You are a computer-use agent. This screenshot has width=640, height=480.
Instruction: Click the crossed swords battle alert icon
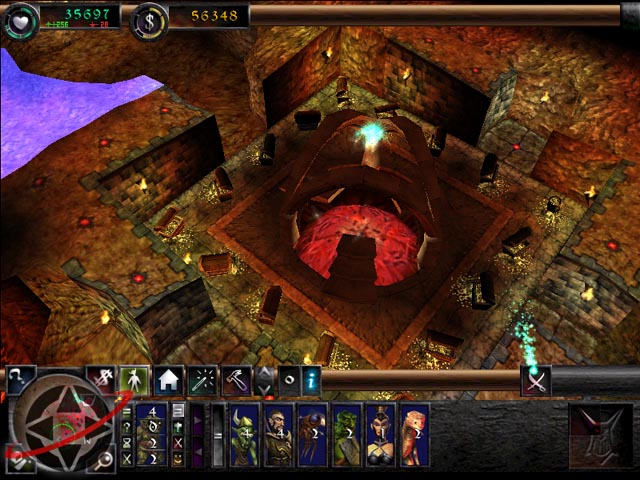pyautogui.click(x=537, y=381)
